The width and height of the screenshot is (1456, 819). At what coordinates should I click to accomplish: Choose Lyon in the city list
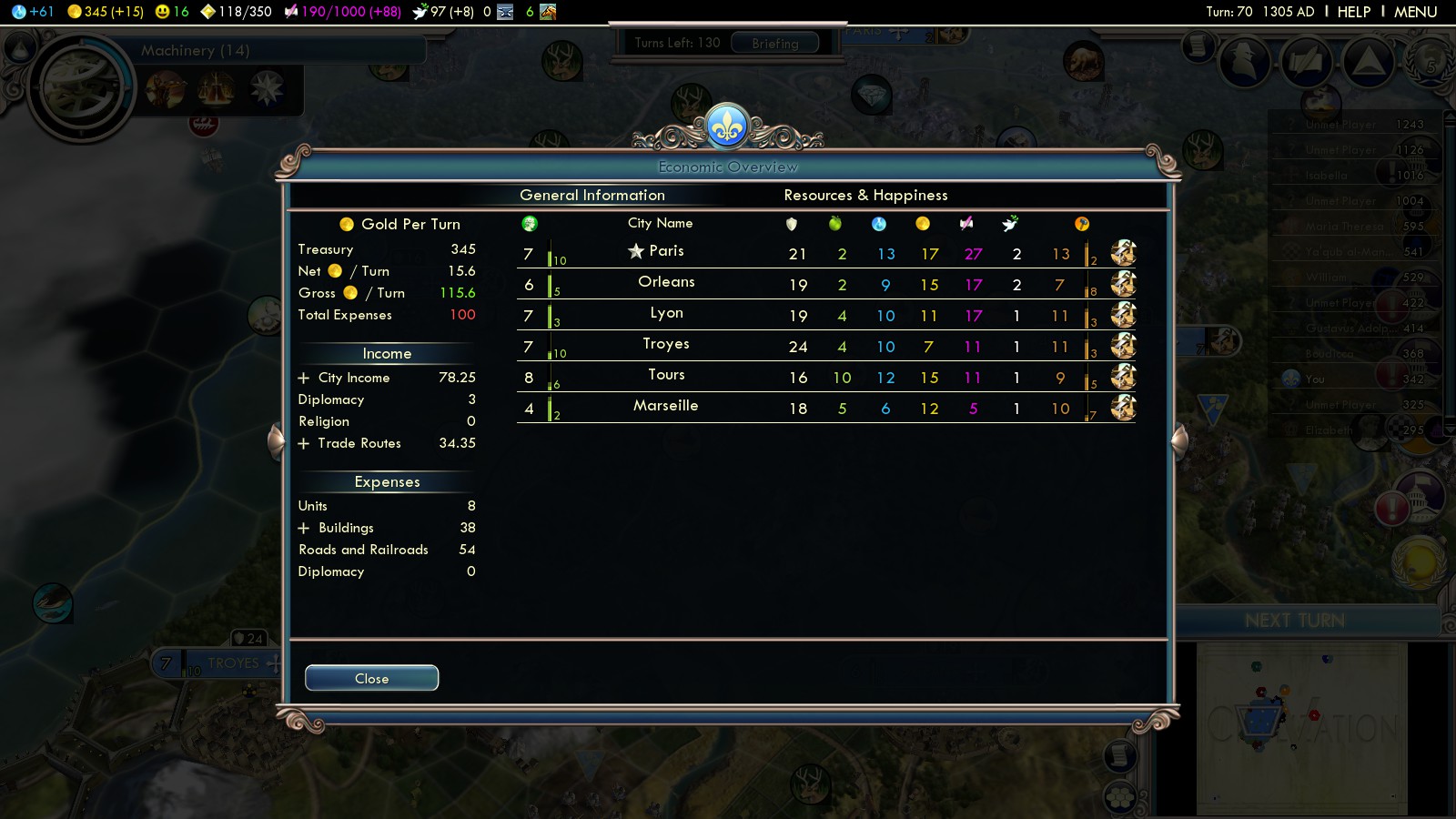(x=666, y=313)
